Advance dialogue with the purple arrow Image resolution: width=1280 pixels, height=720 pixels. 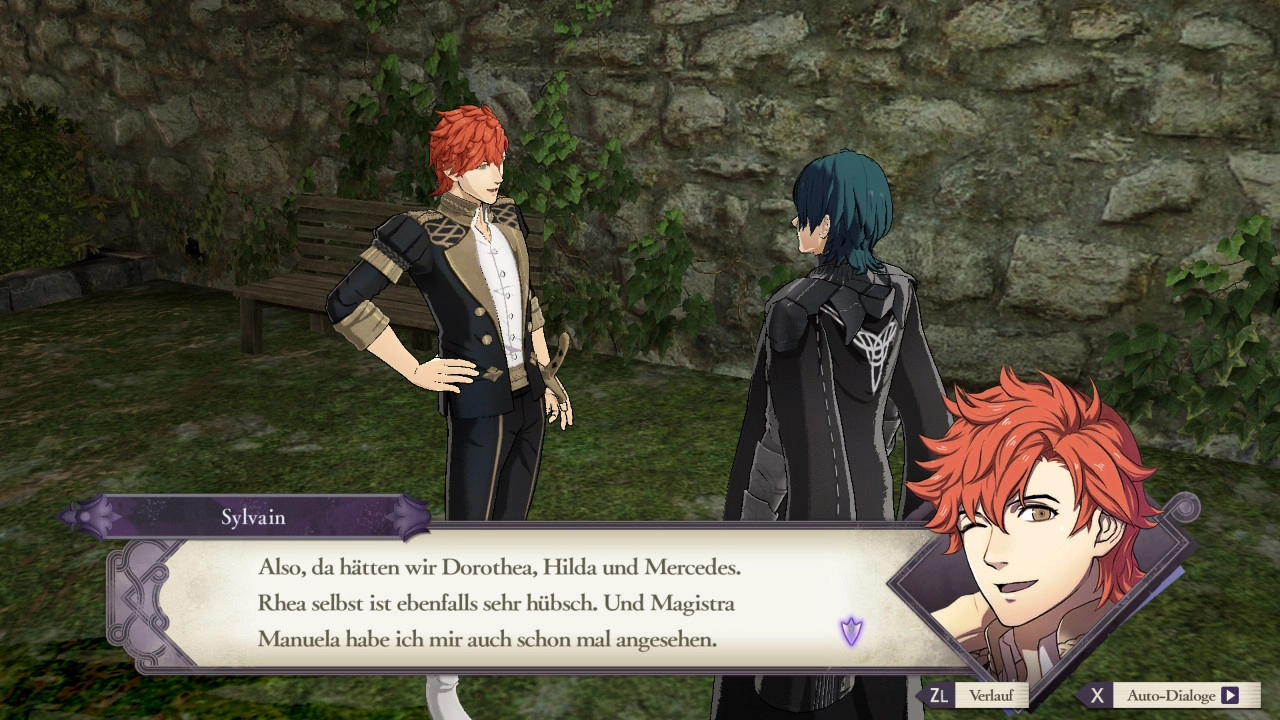(851, 631)
